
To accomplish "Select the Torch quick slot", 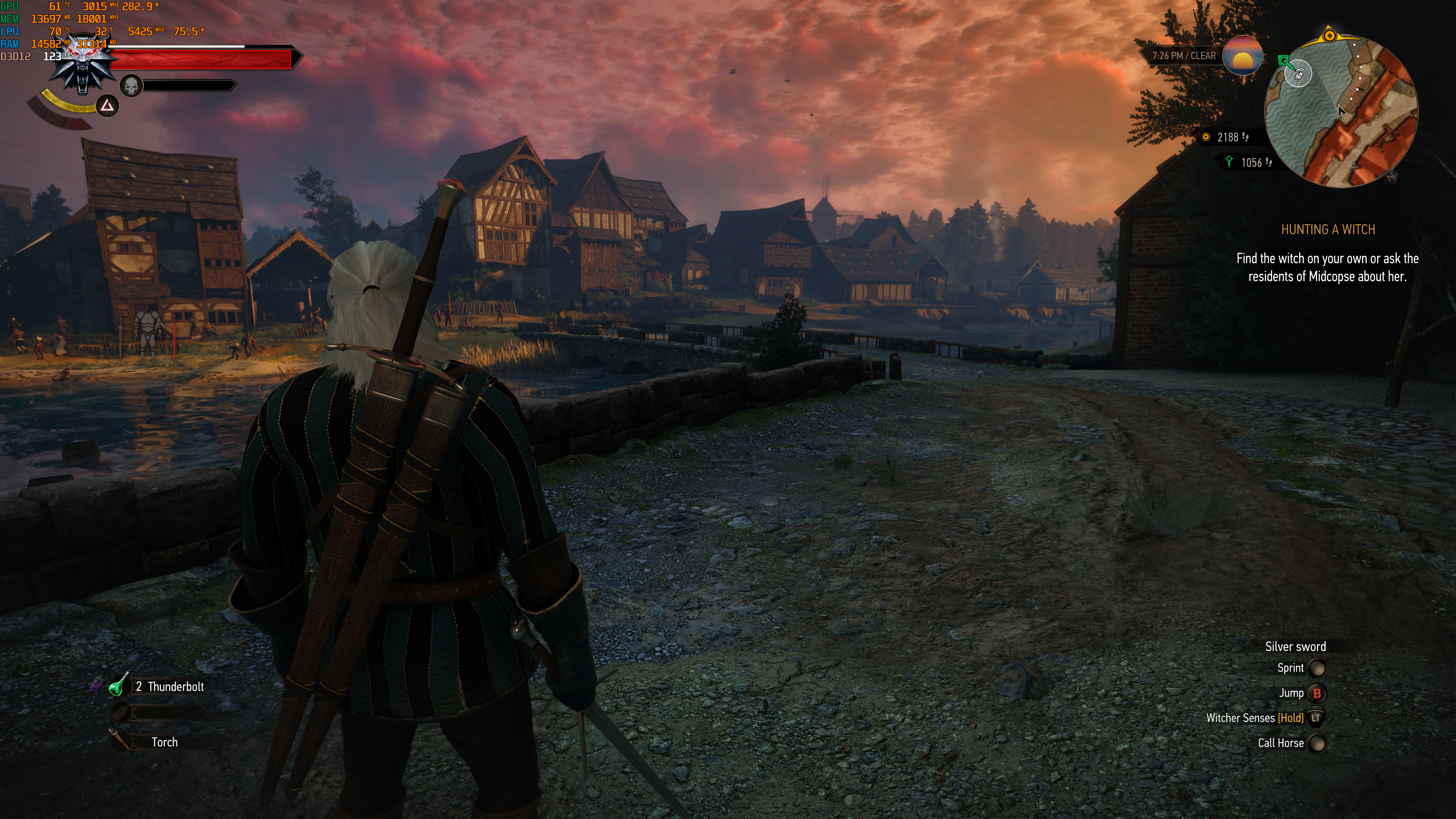I will click(120, 741).
